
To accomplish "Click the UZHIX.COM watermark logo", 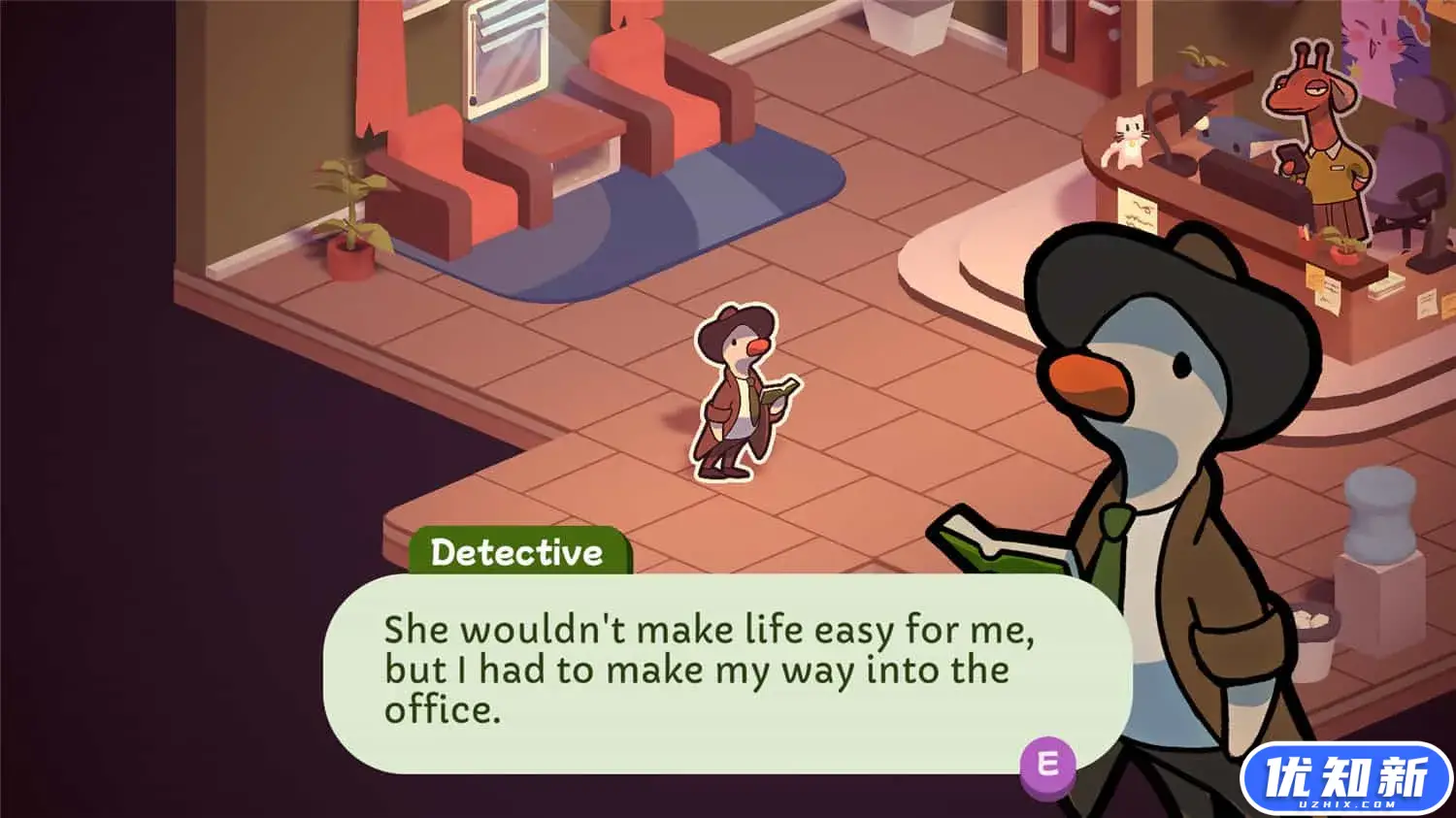I will (x=1341, y=776).
